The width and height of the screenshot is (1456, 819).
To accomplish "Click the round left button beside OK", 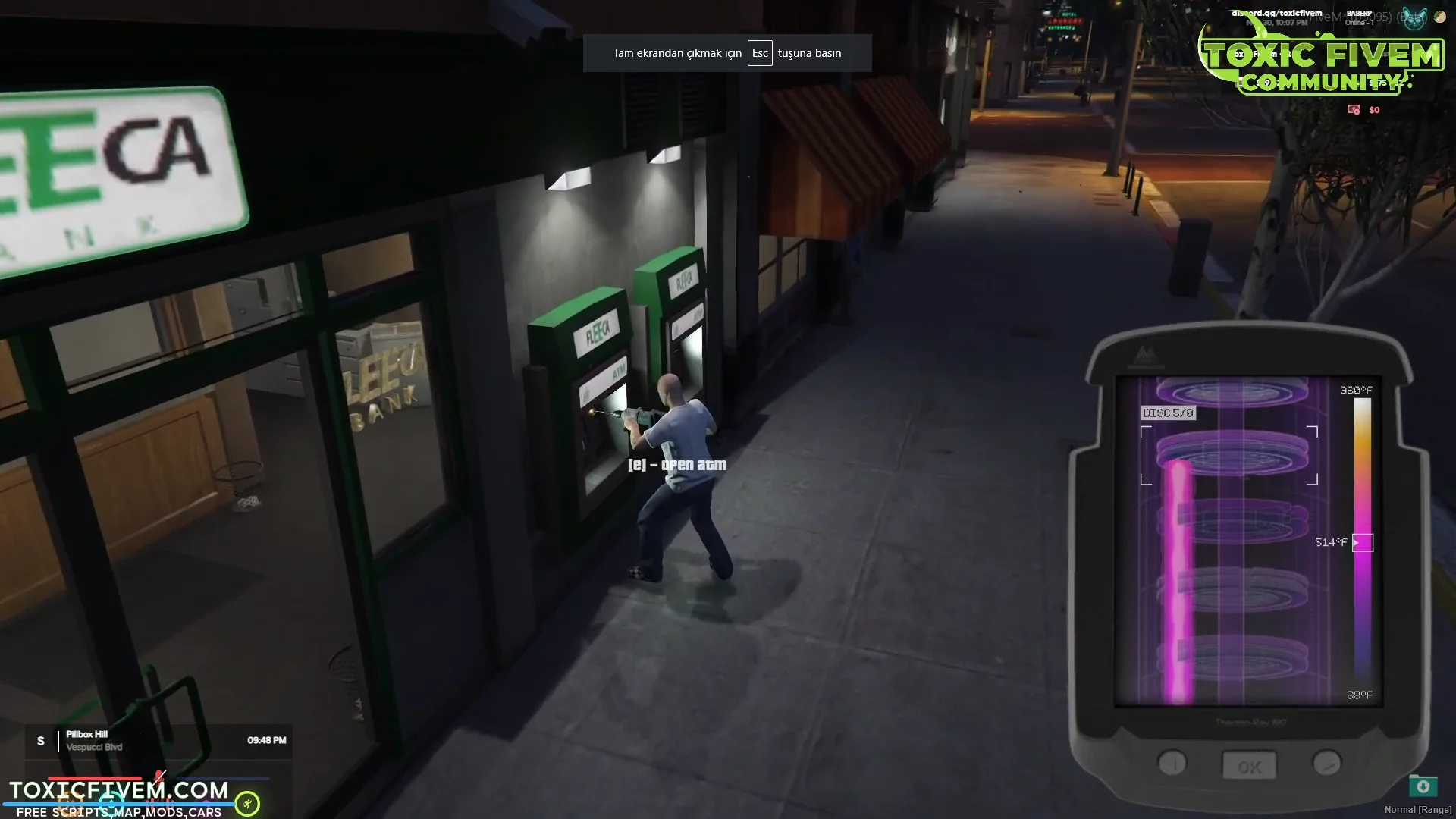I will [x=1172, y=764].
